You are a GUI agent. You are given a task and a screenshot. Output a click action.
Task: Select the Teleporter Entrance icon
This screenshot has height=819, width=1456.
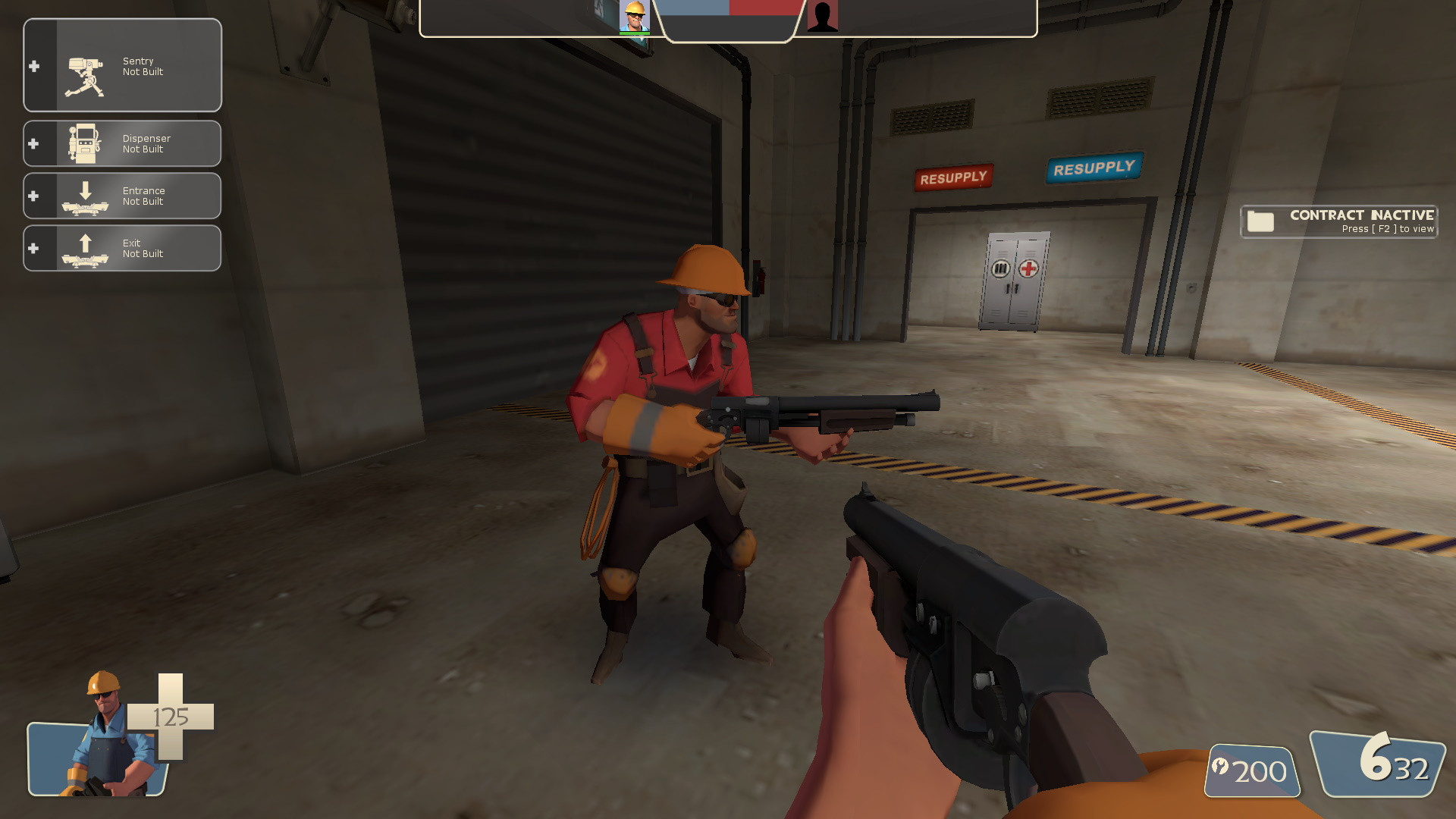click(86, 196)
